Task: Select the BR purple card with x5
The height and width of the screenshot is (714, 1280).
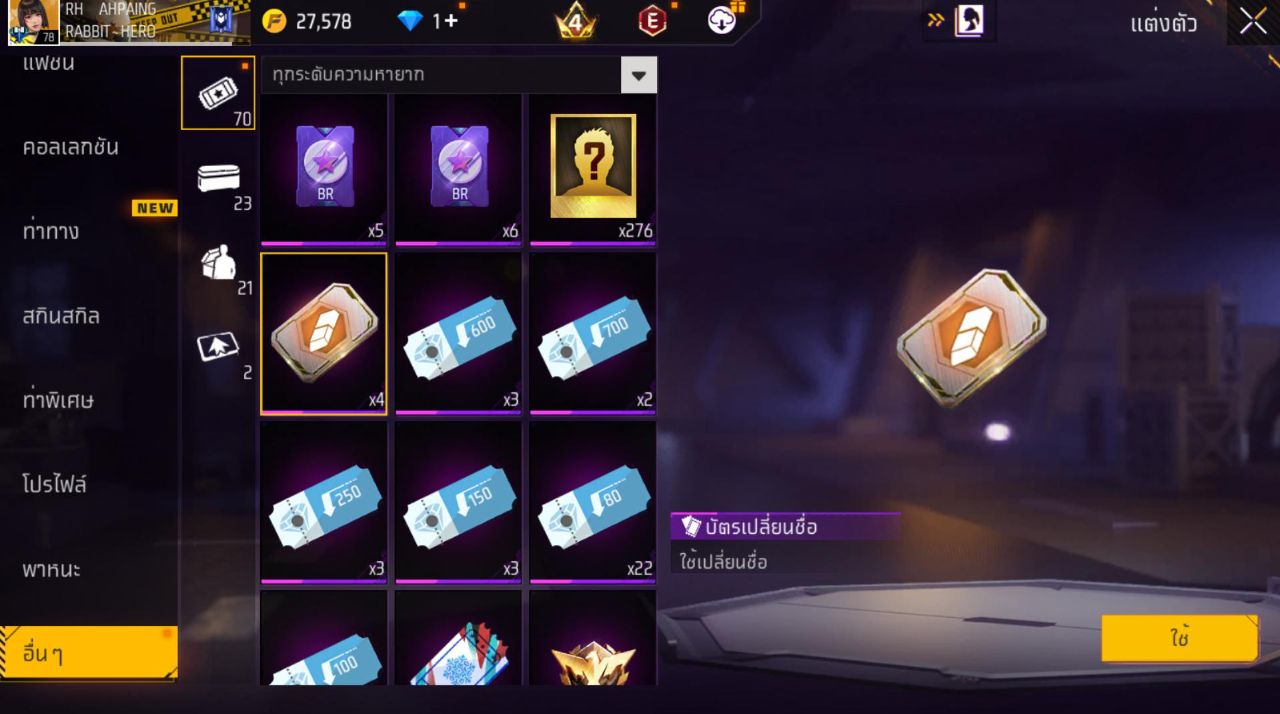Action: point(324,168)
